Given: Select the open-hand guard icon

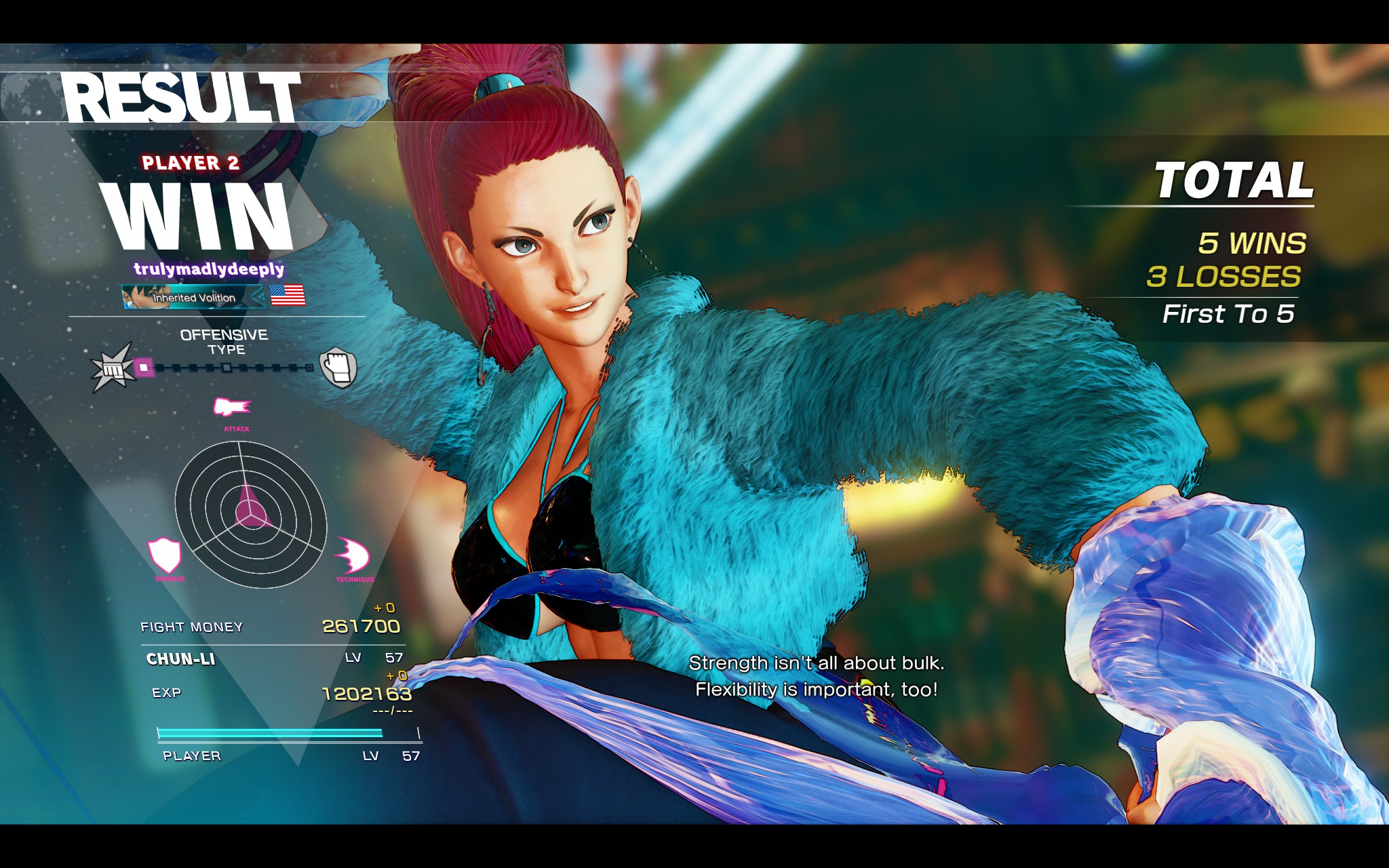Looking at the screenshot, I should click(x=338, y=368).
